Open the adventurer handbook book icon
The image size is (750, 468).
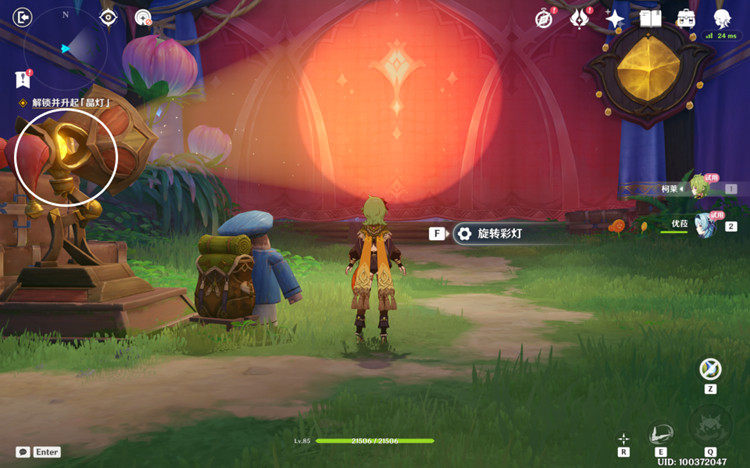[651, 18]
